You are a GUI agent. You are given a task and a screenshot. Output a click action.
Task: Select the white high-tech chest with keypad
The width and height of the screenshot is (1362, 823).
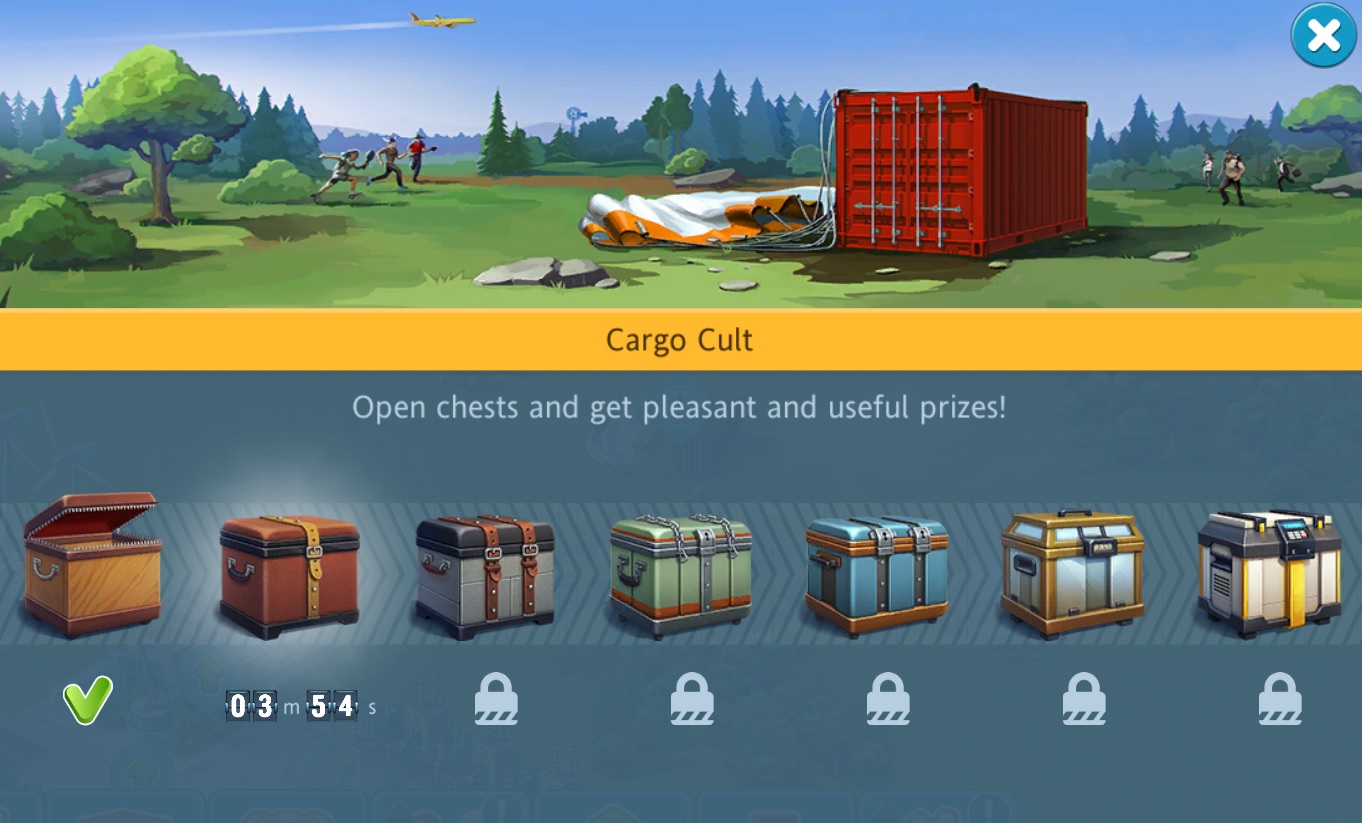click(x=1269, y=574)
